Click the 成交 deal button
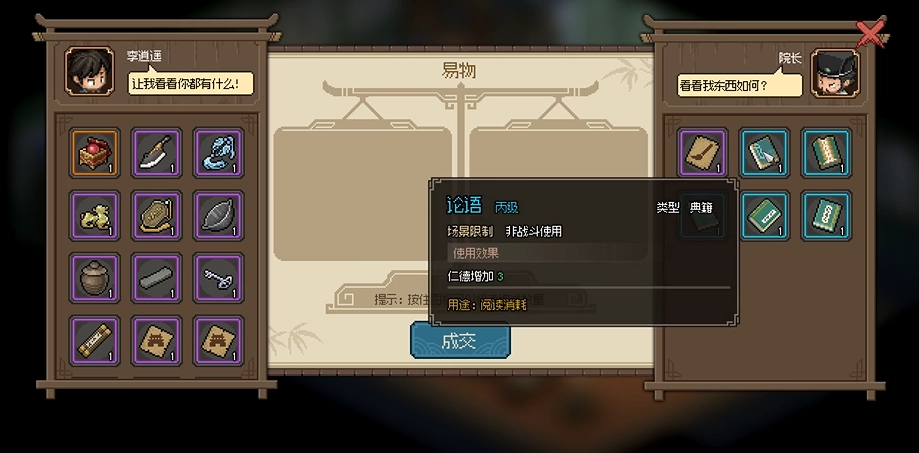Image resolution: width=919 pixels, height=453 pixels. coord(460,341)
